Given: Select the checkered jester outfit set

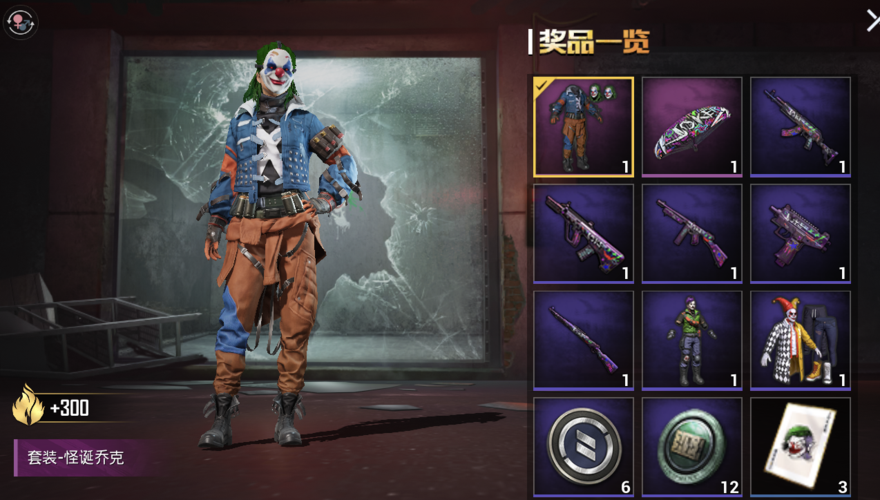Looking at the screenshot, I should pos(800,340).
